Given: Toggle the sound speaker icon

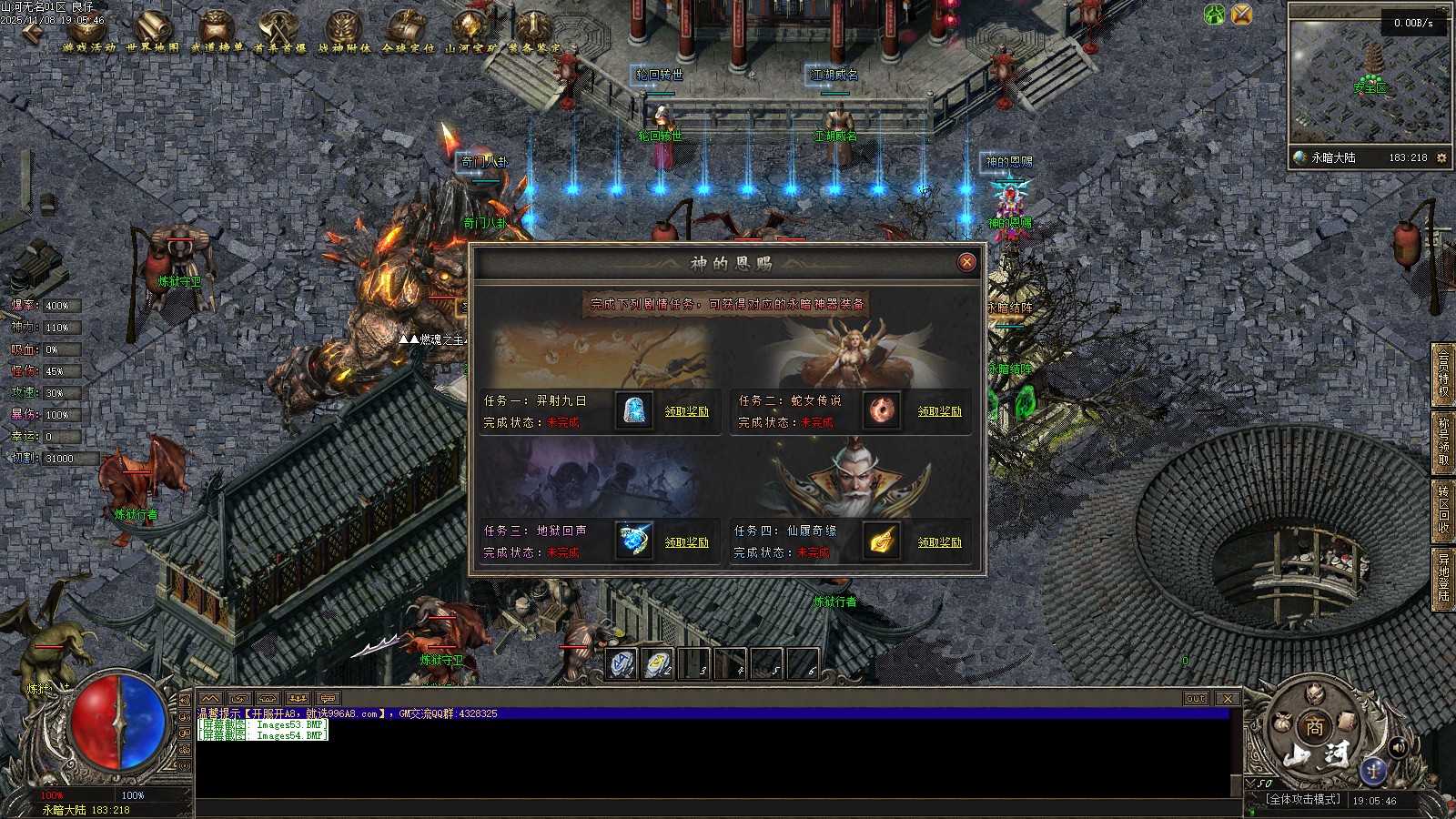Looking at the screenshot, I should 1399,747.
